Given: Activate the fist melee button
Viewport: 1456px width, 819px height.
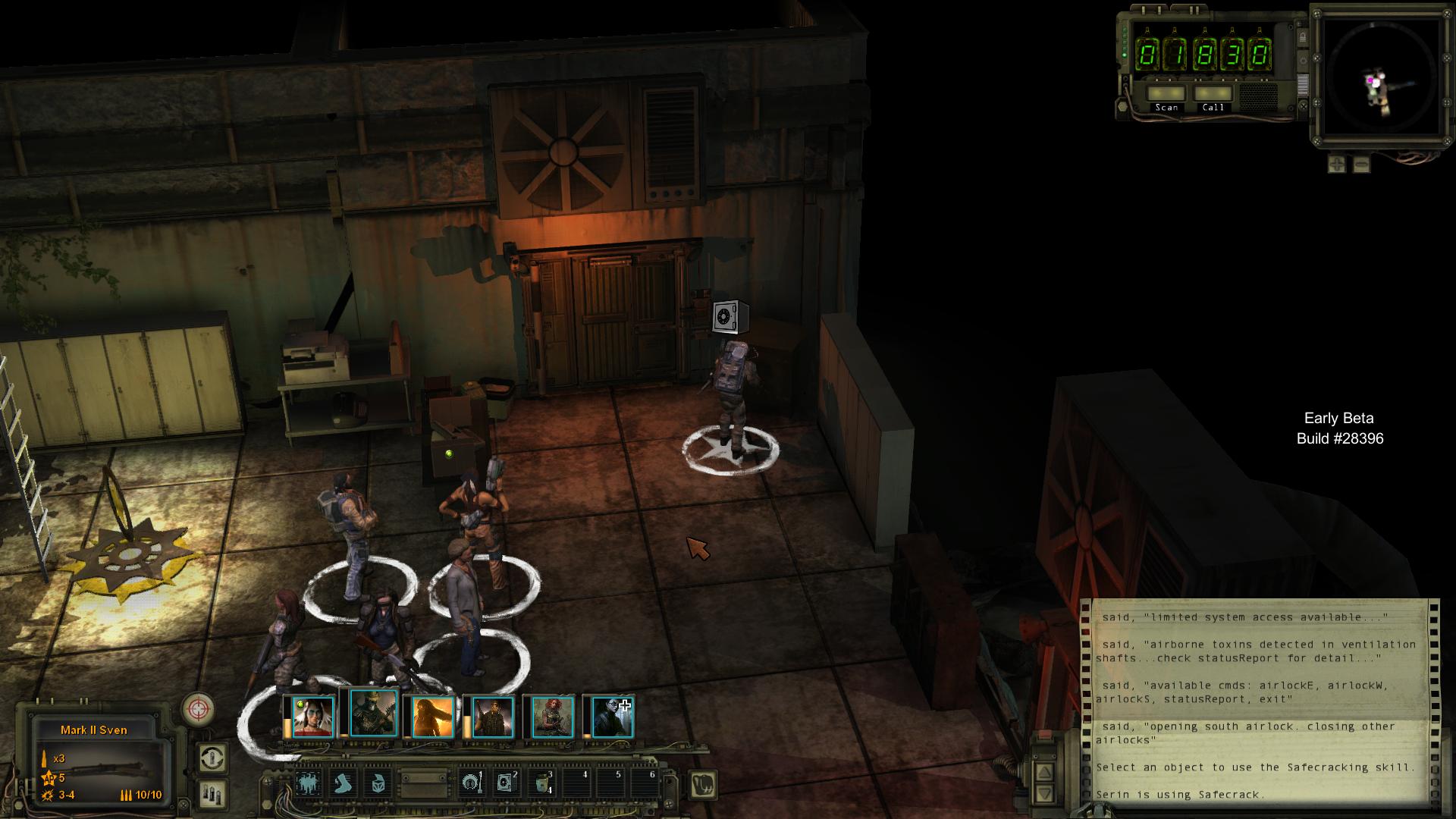Looking at the screenshot, I should tap(704, 784).
